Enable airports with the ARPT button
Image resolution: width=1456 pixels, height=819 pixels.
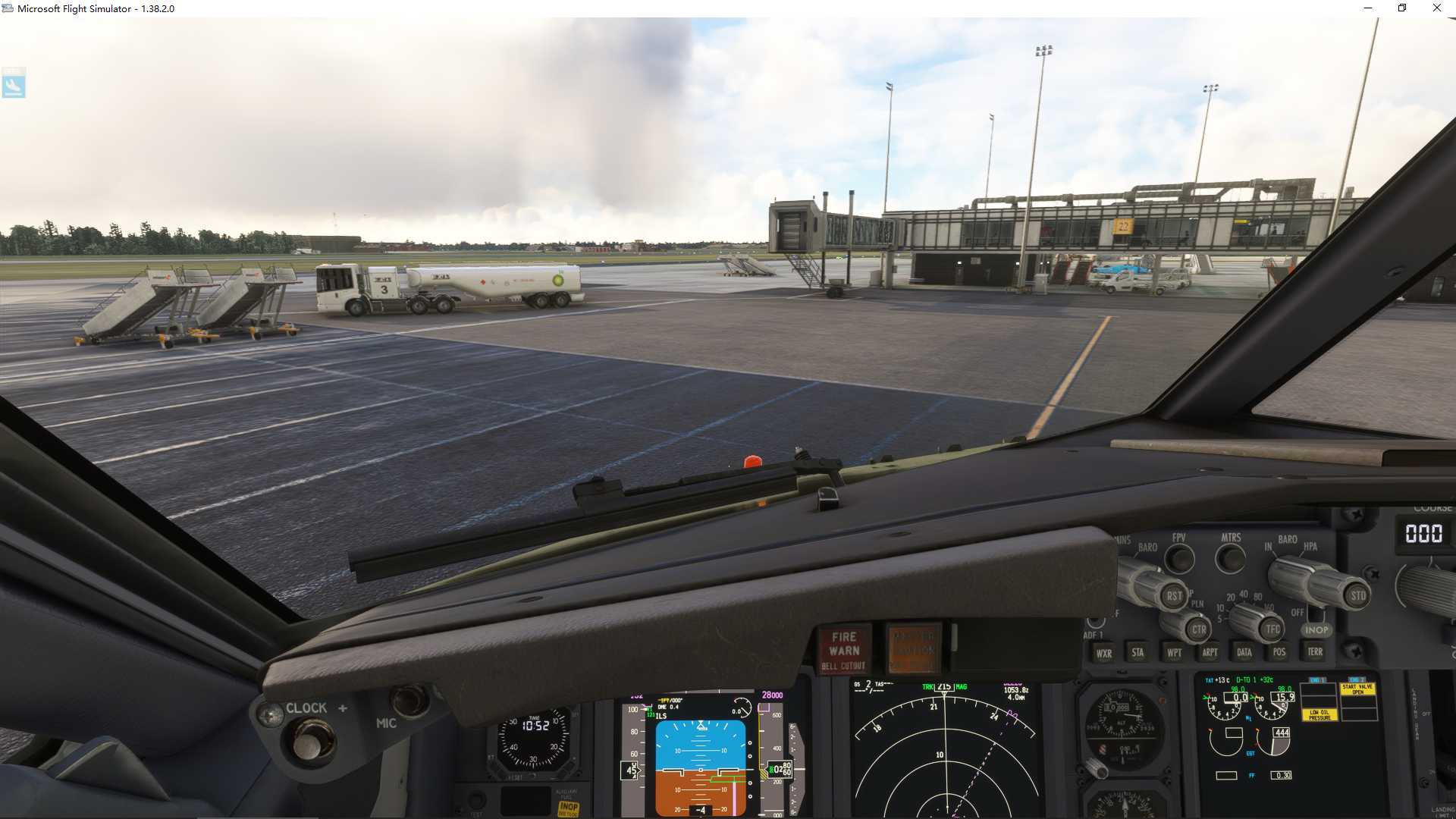tap(1211, 652)
